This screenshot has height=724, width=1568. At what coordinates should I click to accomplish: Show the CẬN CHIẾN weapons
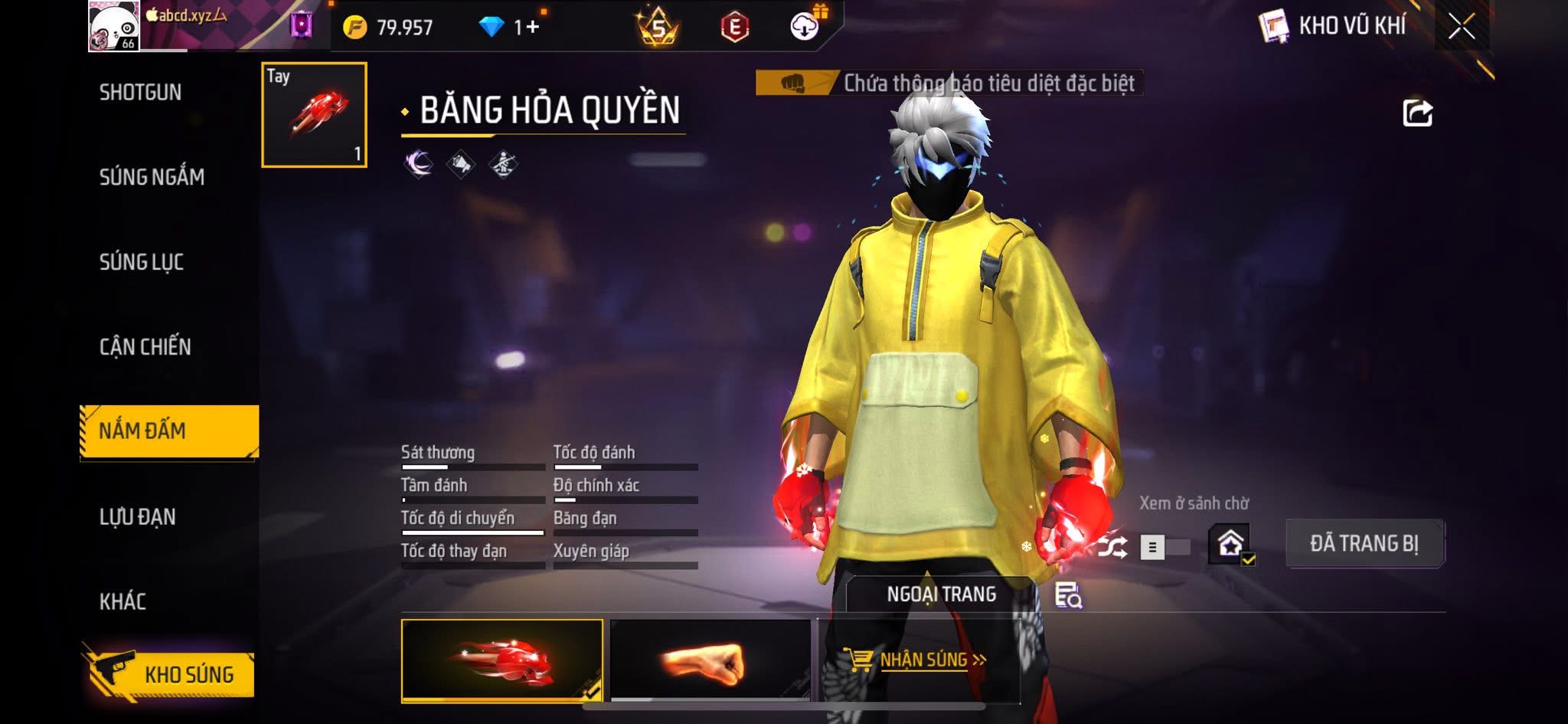[x=145, y=347]
